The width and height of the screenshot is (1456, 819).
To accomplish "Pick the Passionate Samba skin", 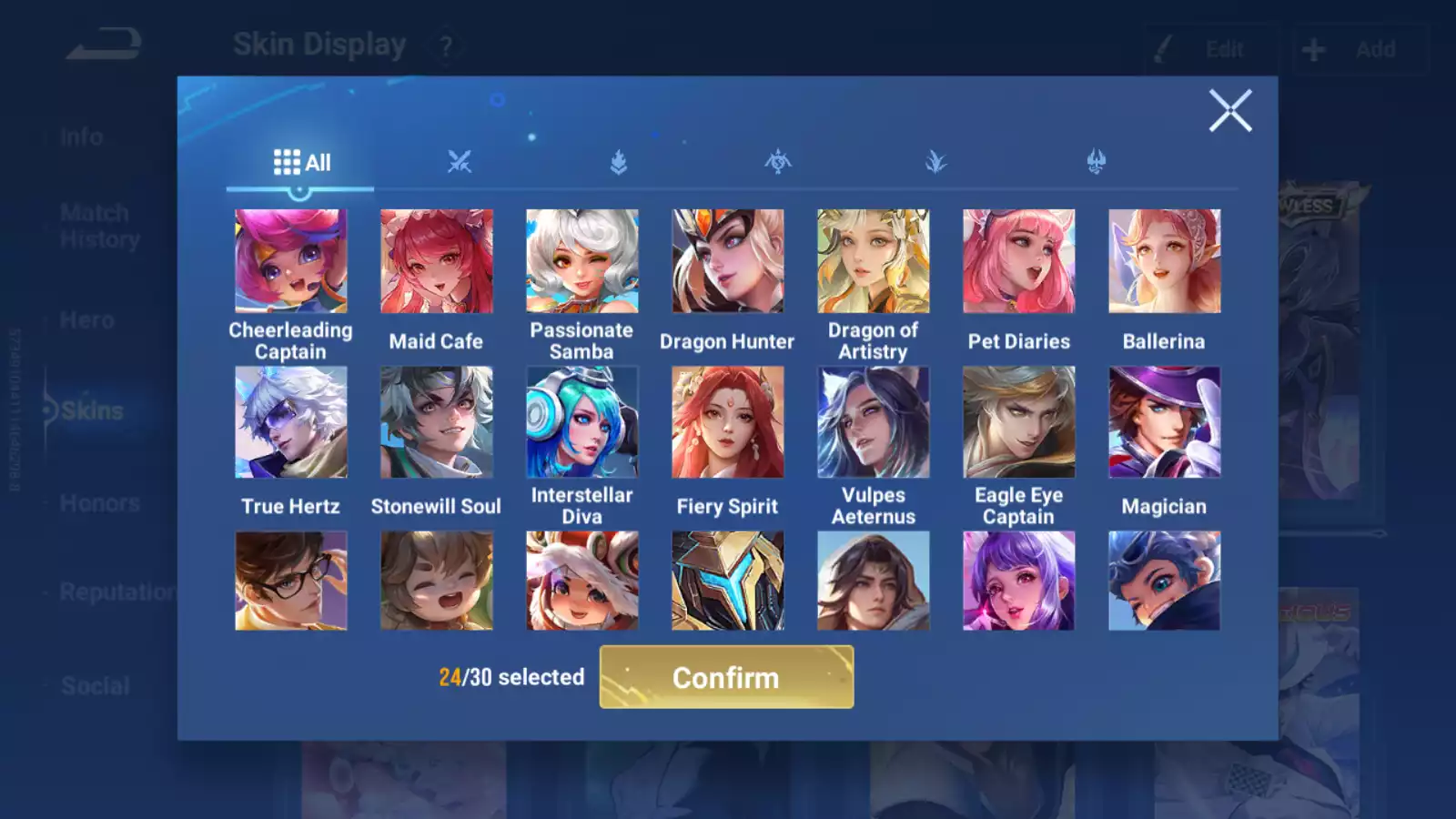I will [x=581, y=261].
